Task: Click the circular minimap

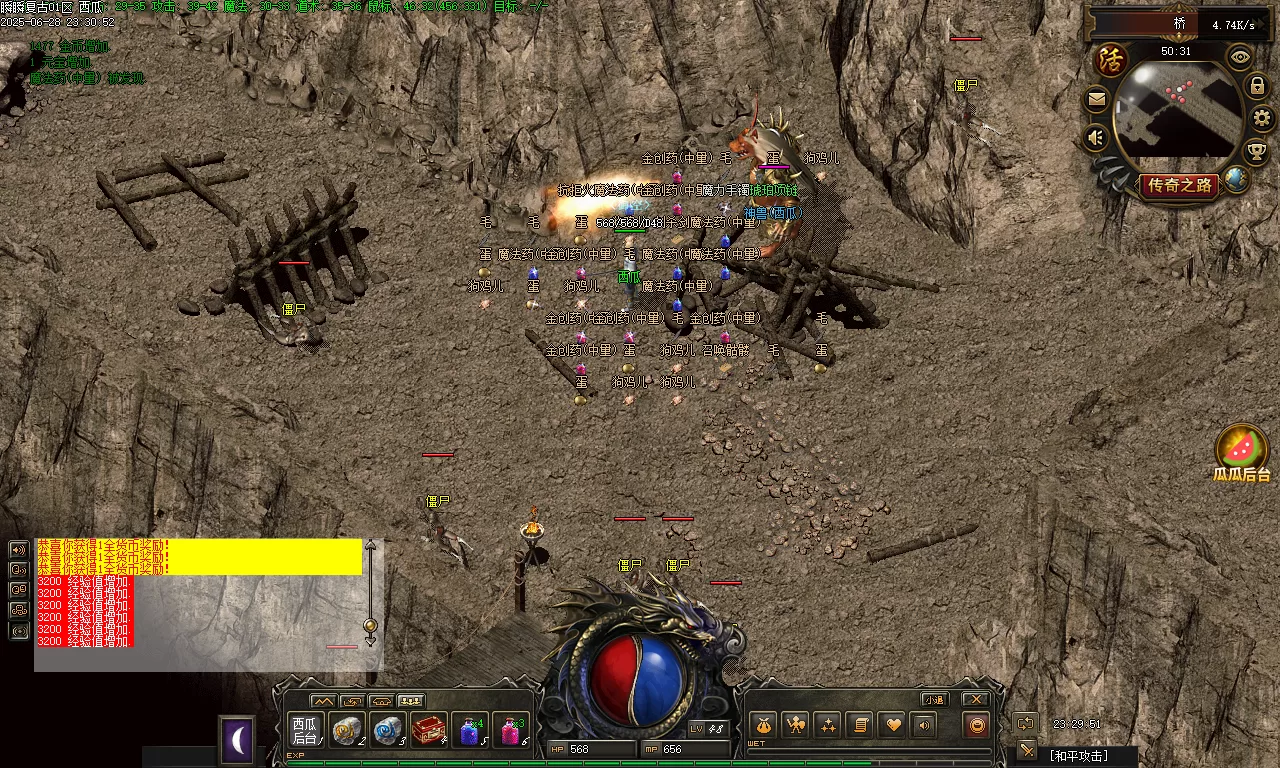Action: 1178,112
